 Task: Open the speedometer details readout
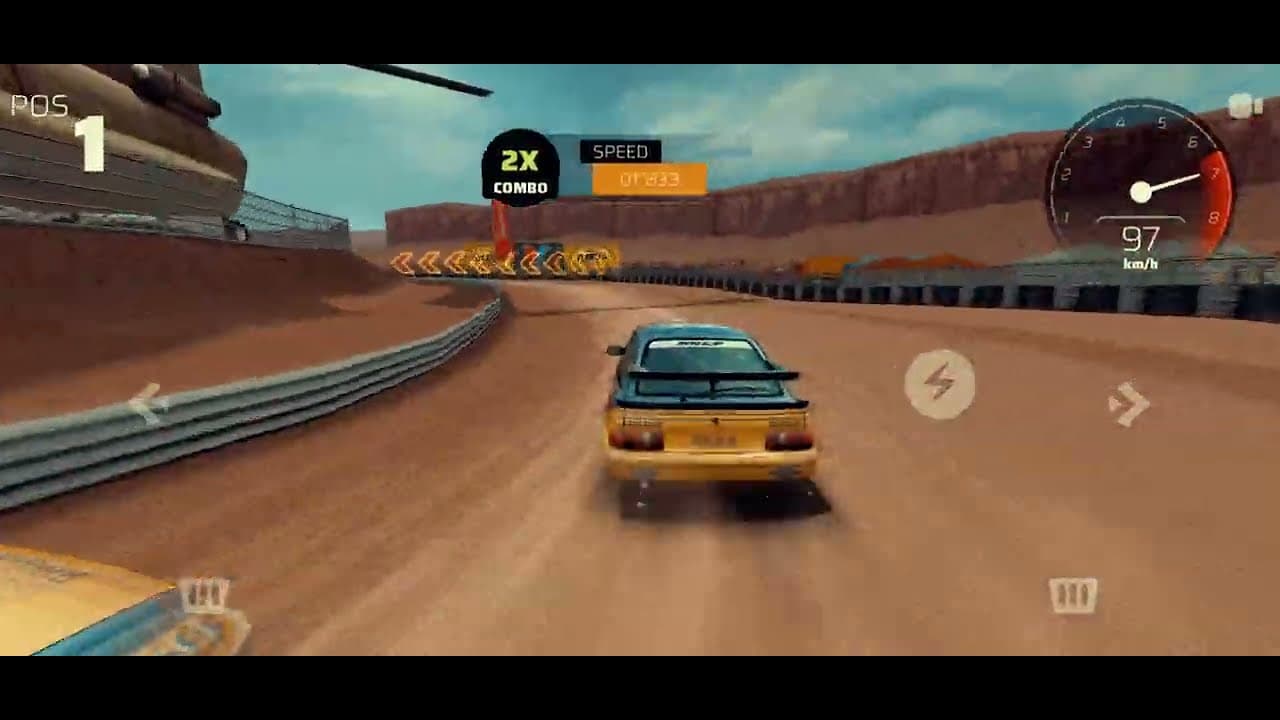[x=1141, y=240]
